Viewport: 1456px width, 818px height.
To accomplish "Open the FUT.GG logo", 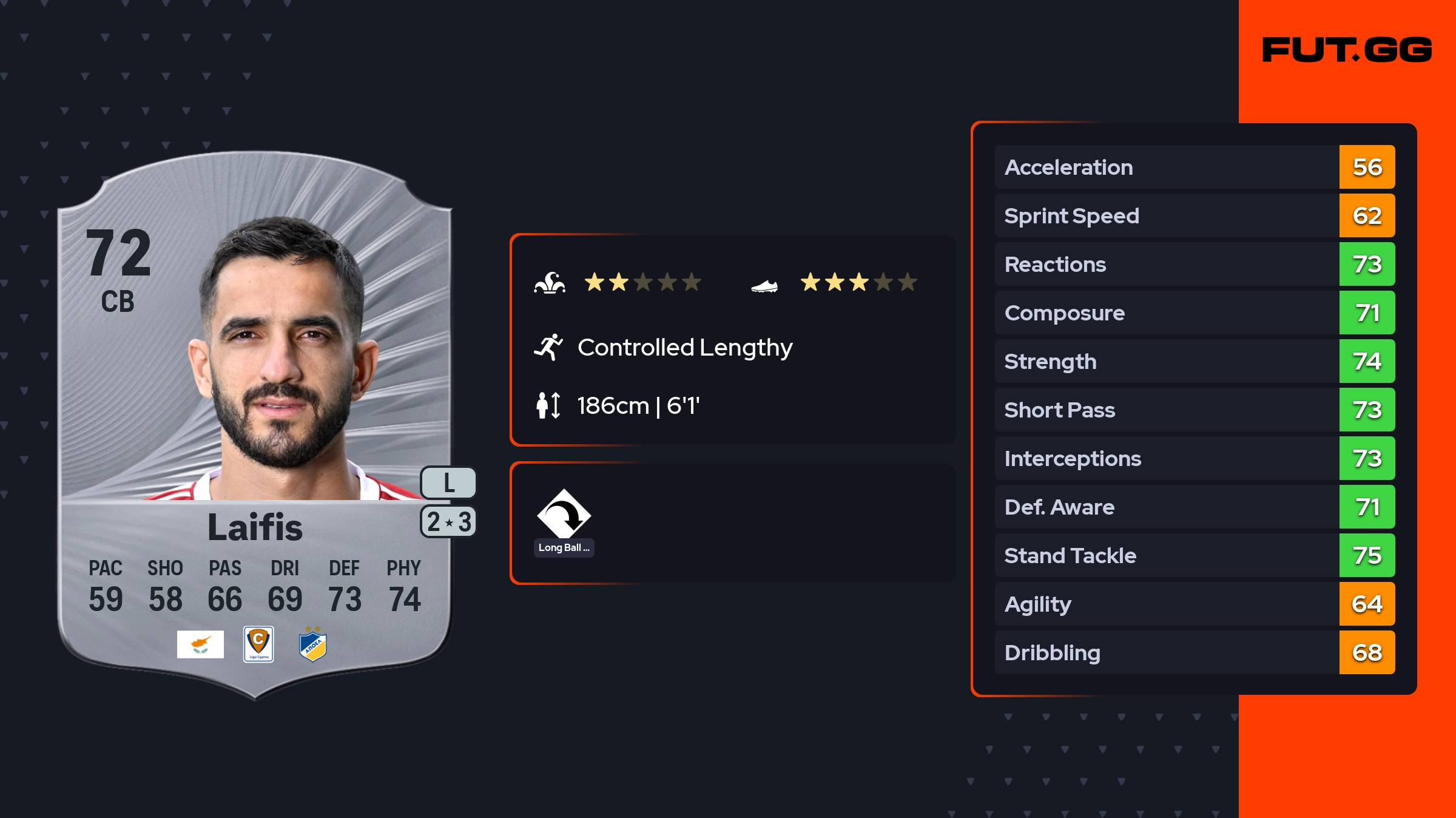I will point(1347,50).
